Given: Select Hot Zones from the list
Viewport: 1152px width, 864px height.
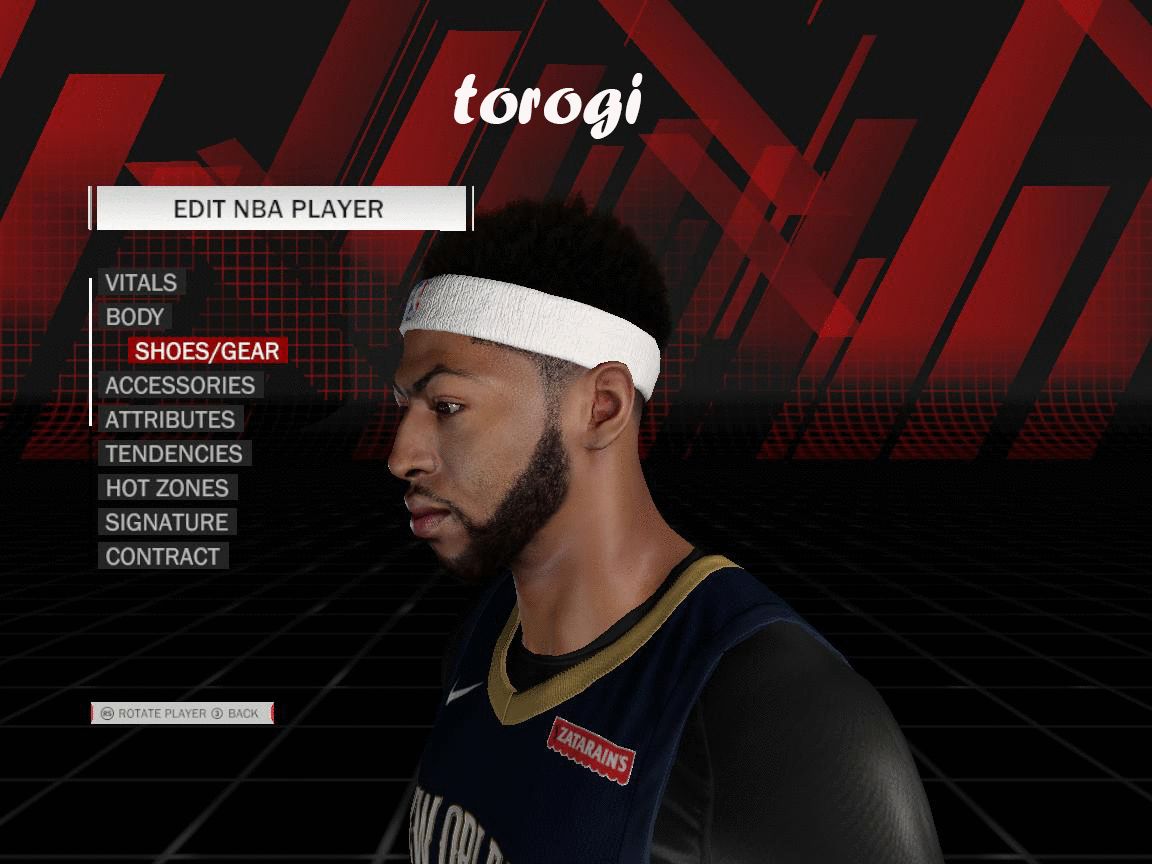Looking at the screenshot, I should [x=167, y=488].
